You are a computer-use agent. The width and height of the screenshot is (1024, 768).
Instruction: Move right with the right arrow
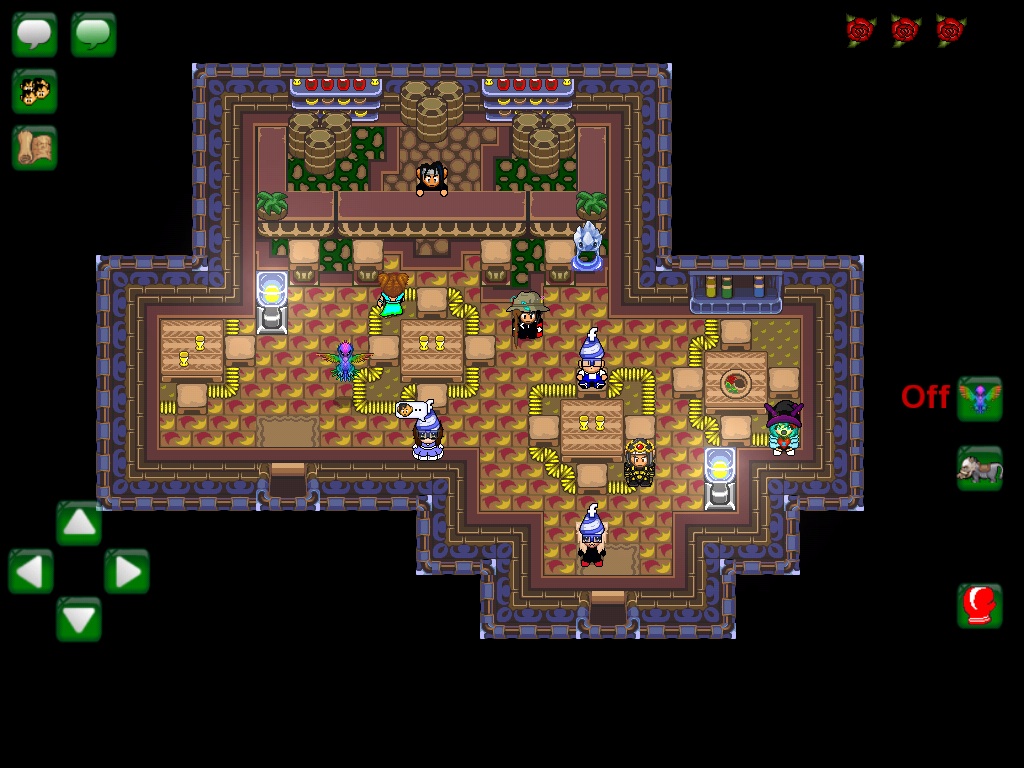pyautogui.click(x=127, y=571)
